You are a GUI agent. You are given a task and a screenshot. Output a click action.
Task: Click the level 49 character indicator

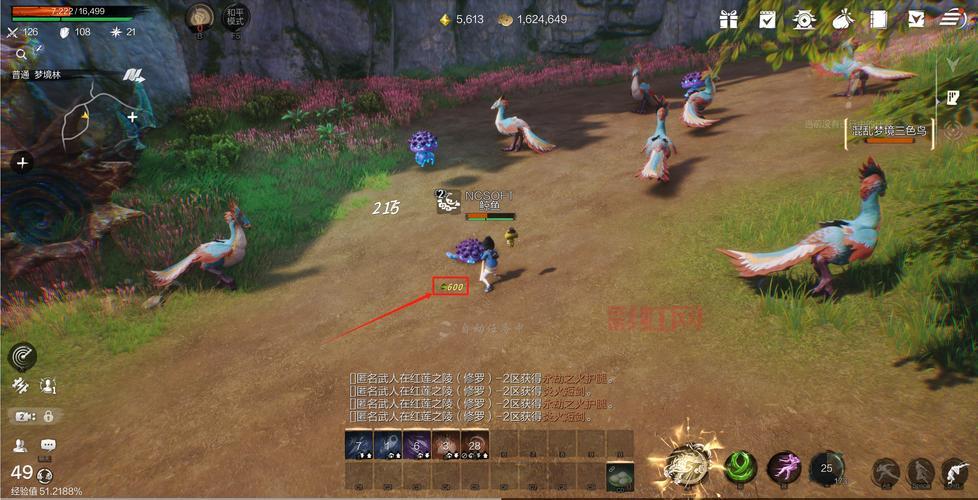[x=22, y=472]
